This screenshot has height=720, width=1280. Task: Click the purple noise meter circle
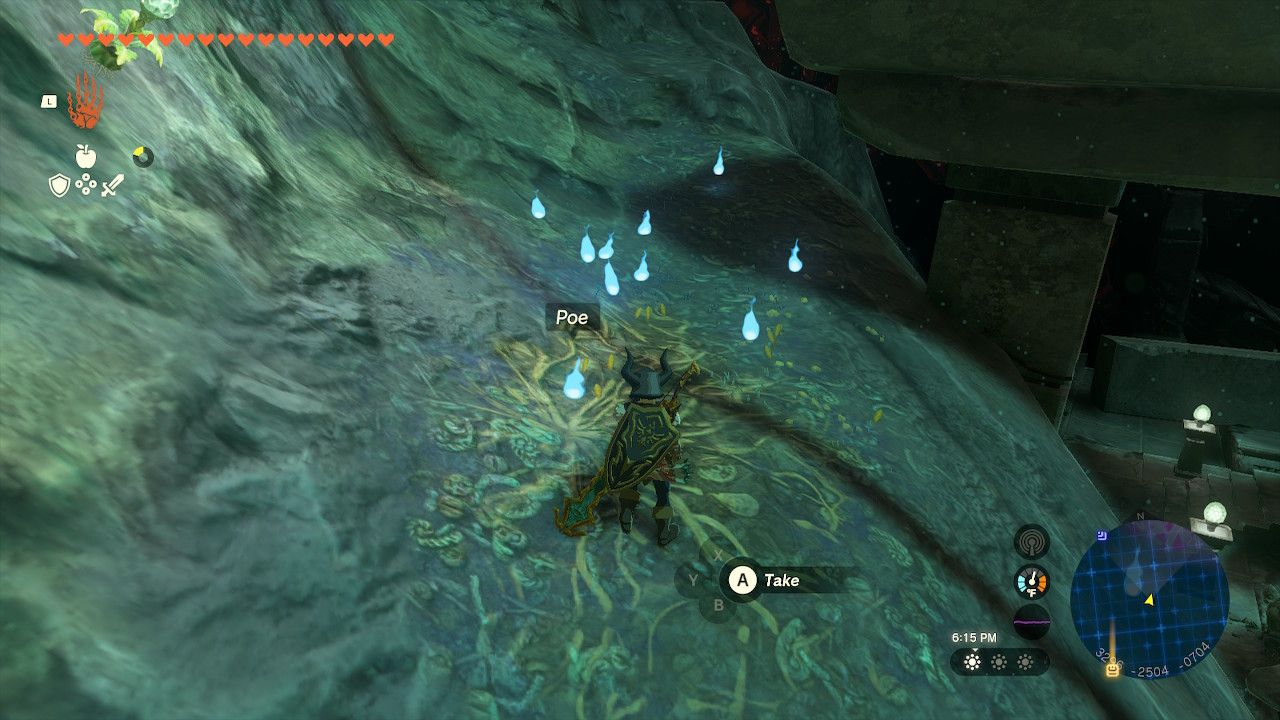tap(1032, 621)
